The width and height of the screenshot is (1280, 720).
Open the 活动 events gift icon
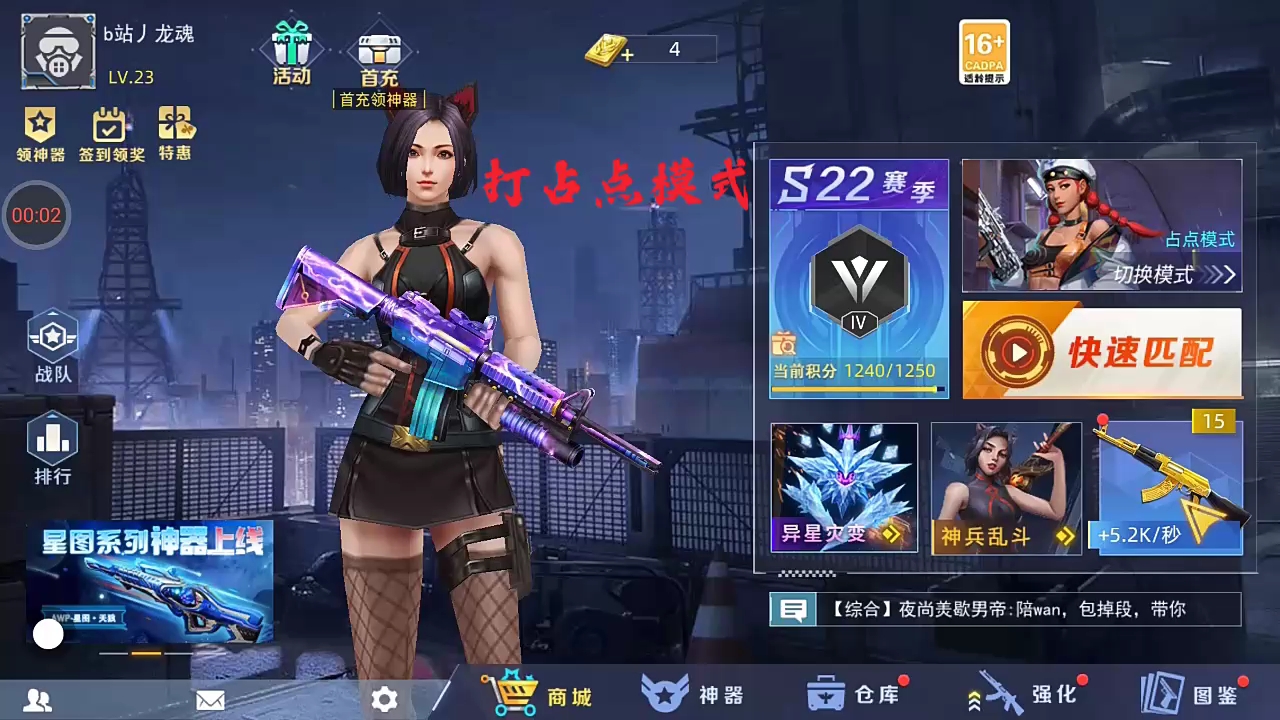(x=290, y=45)
